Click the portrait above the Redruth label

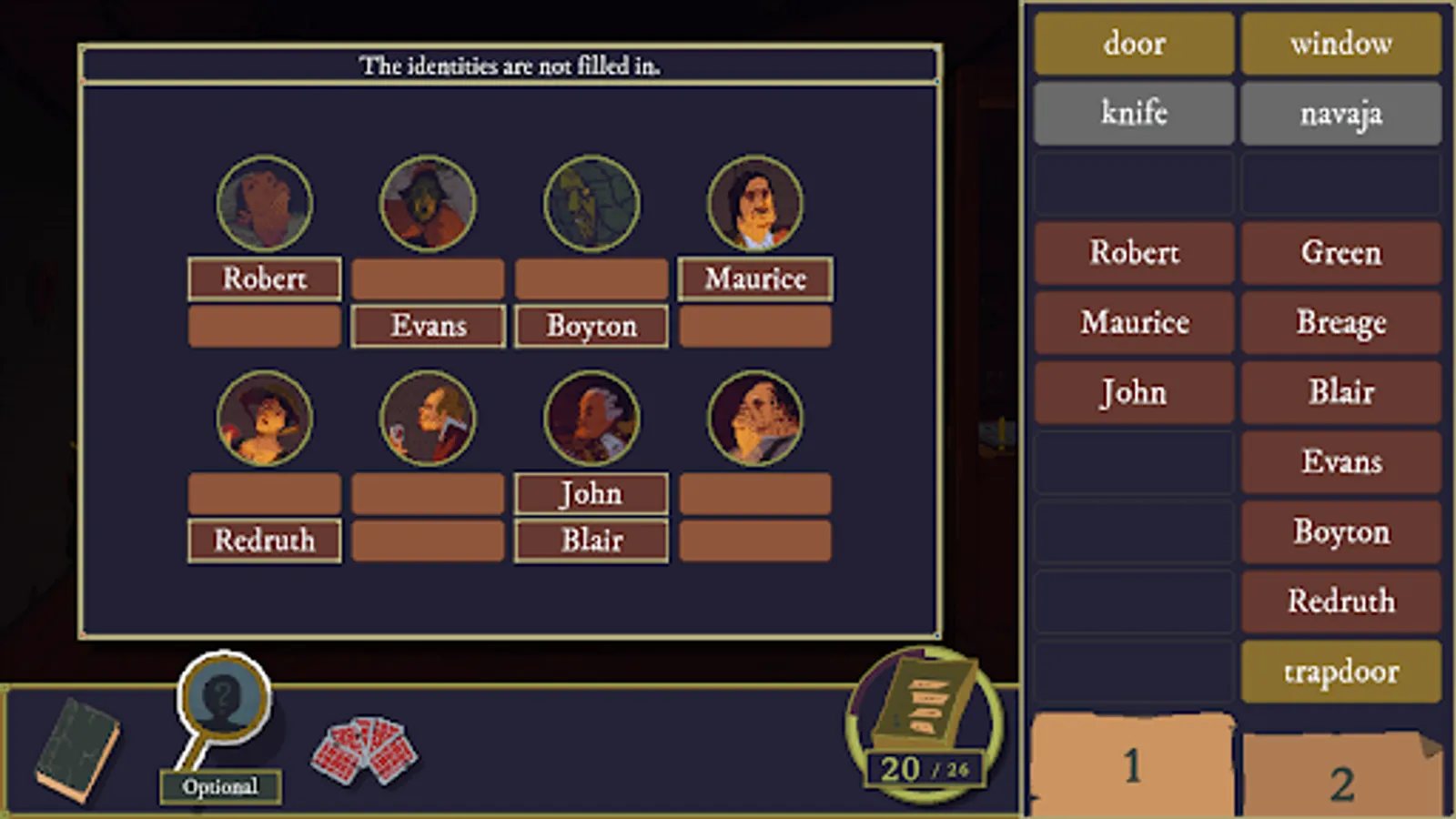pos(263,419)
